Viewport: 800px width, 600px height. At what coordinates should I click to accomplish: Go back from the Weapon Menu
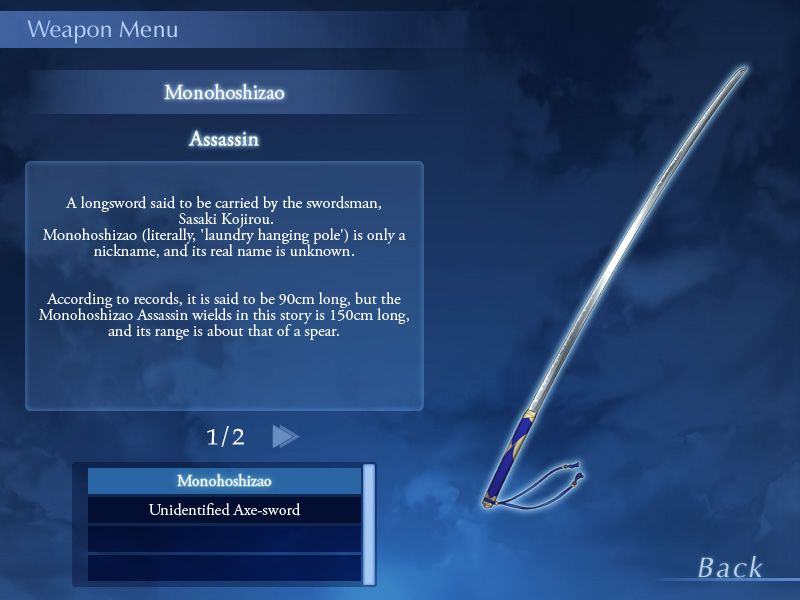pos(730,568)
